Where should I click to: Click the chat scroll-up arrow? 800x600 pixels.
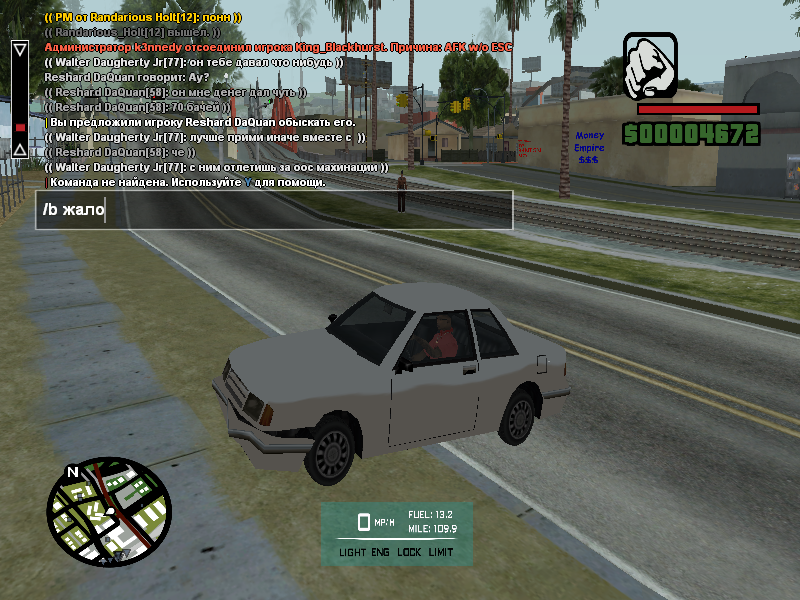(19, 48)
